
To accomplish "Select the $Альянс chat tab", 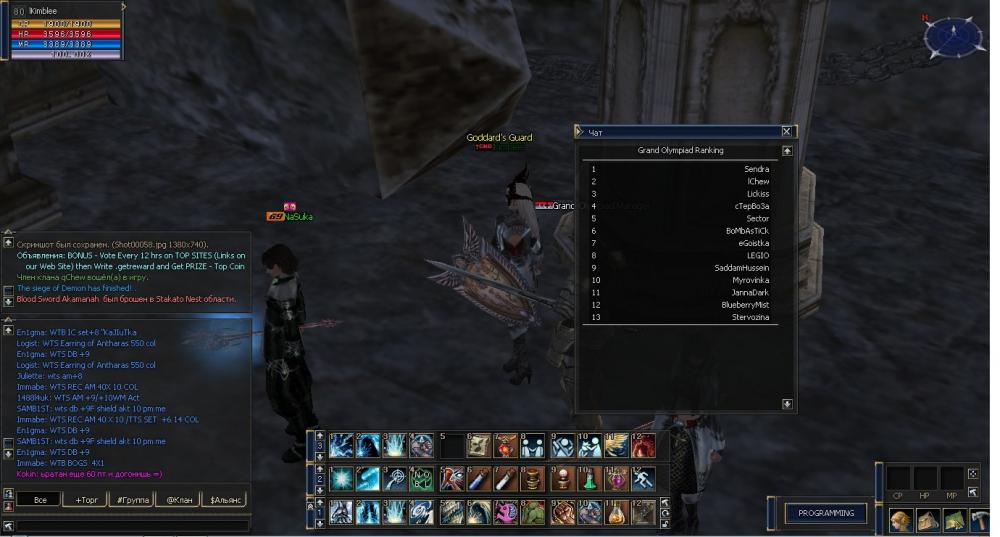I will pyautogui.click(x=225, y=499).
